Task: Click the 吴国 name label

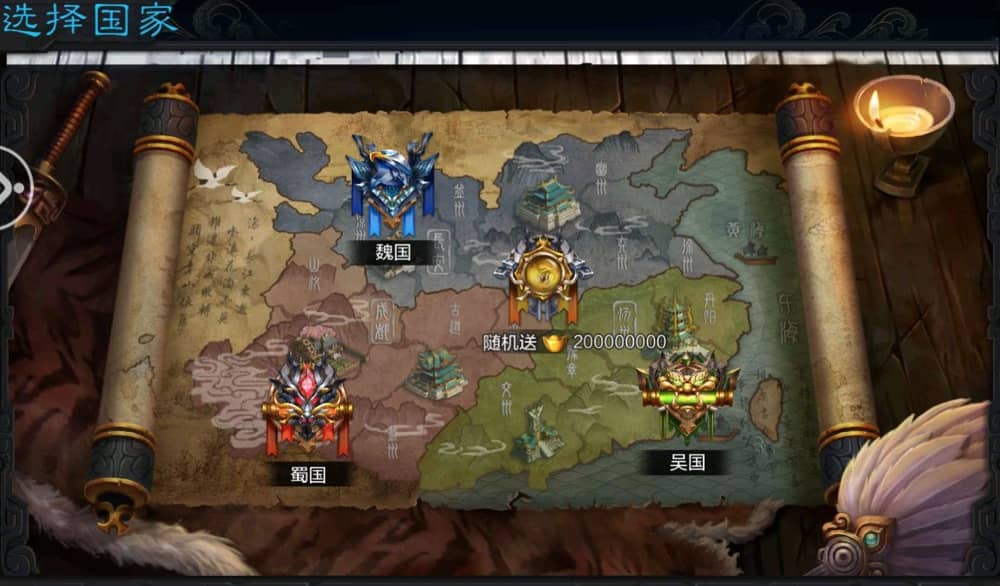Action: click(x=687, y=461)
